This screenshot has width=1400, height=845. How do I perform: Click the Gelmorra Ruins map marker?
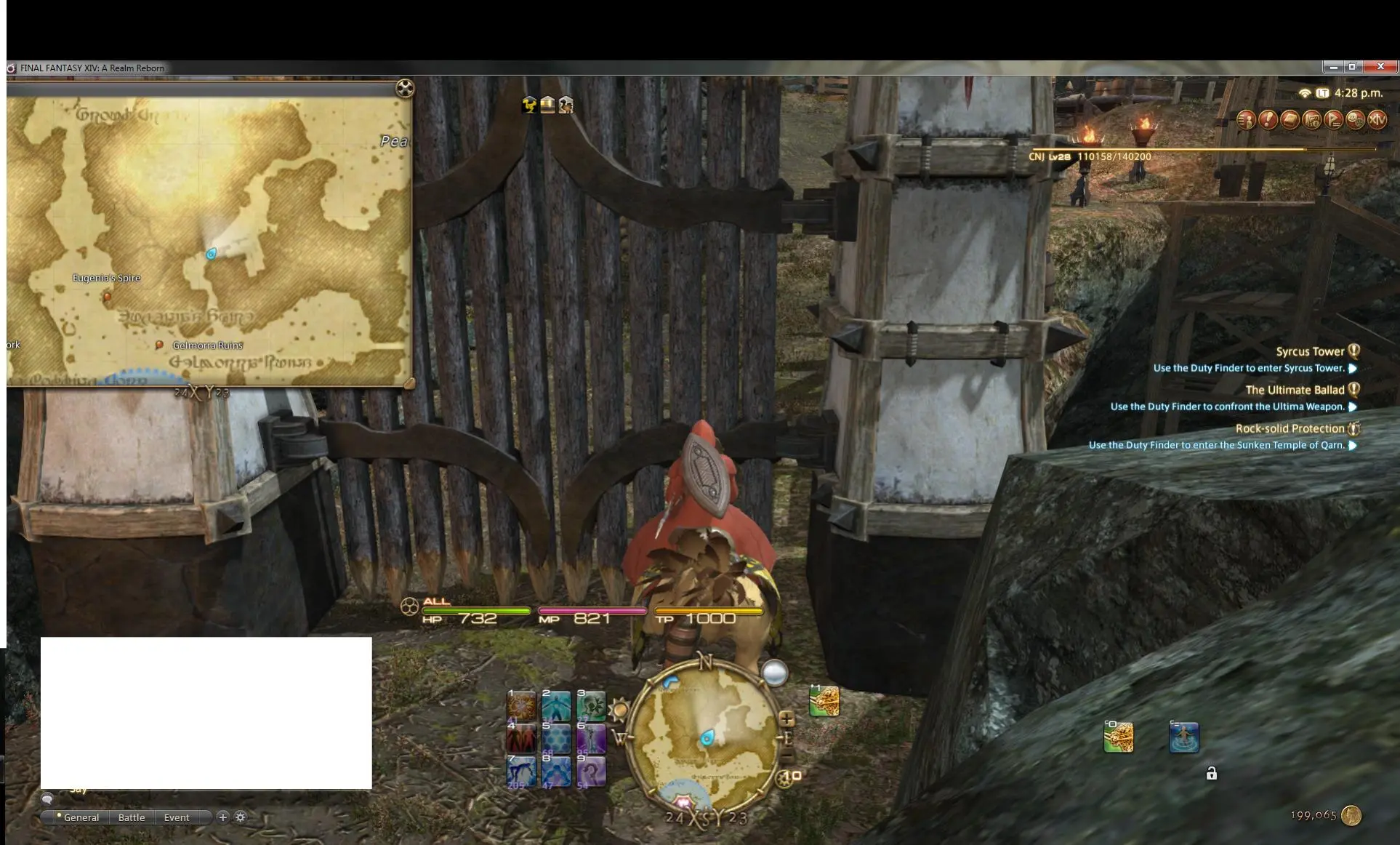pyautogui.click(x=159, y=345)
